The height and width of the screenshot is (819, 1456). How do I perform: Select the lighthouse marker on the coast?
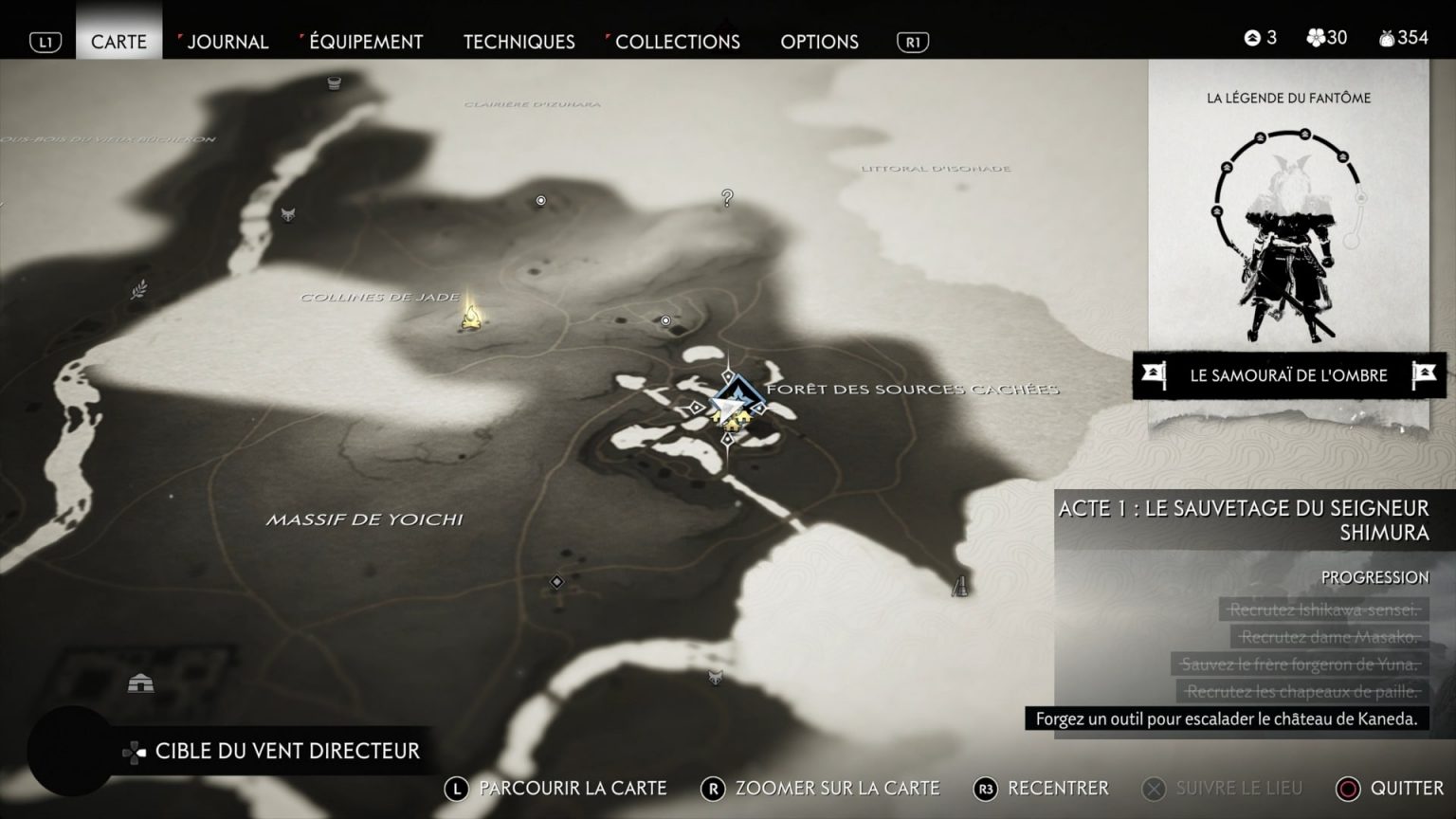960,586
